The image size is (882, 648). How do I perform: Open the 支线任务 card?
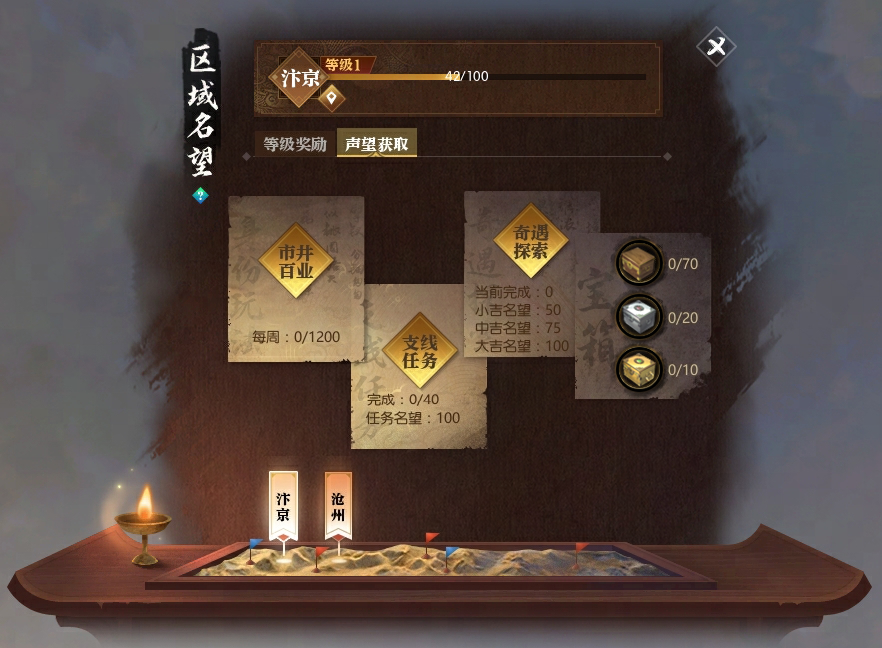420,350
